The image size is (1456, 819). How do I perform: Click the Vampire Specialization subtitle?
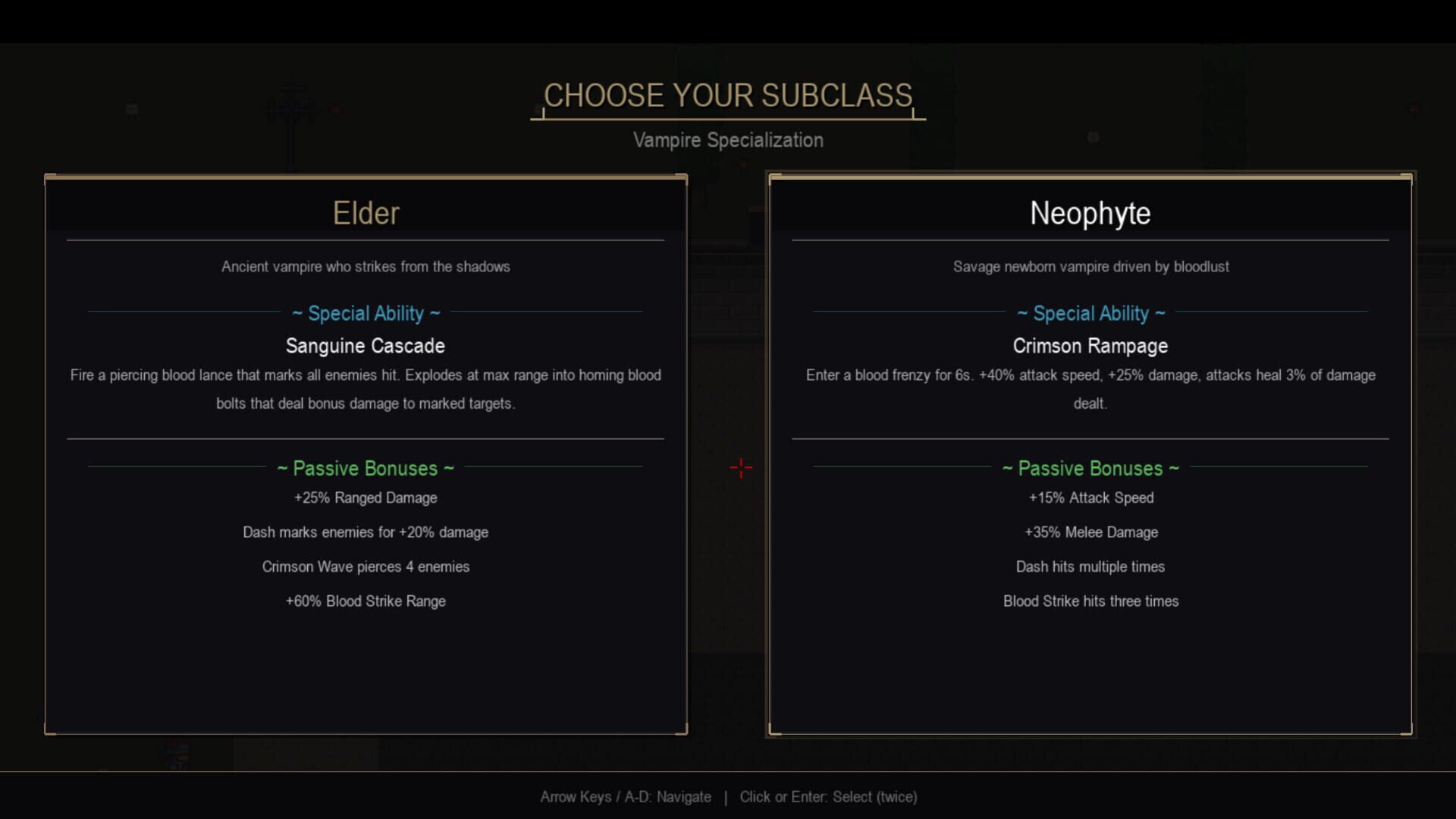click(729, 140)
